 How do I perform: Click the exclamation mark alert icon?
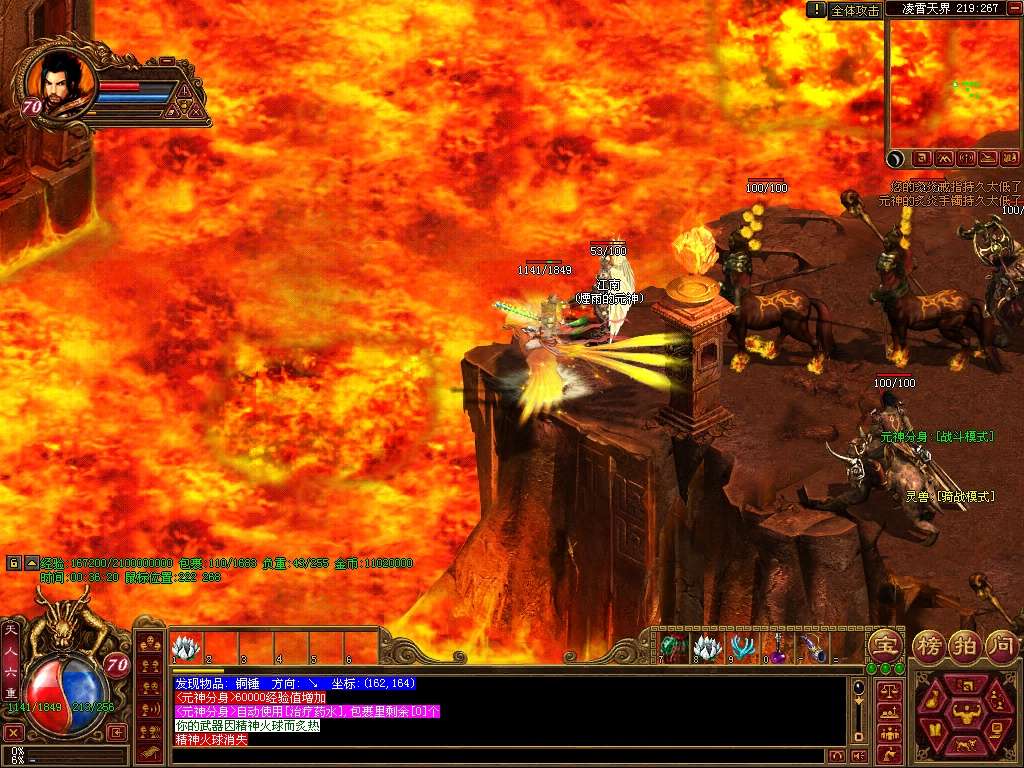click(x=817, y=9)
